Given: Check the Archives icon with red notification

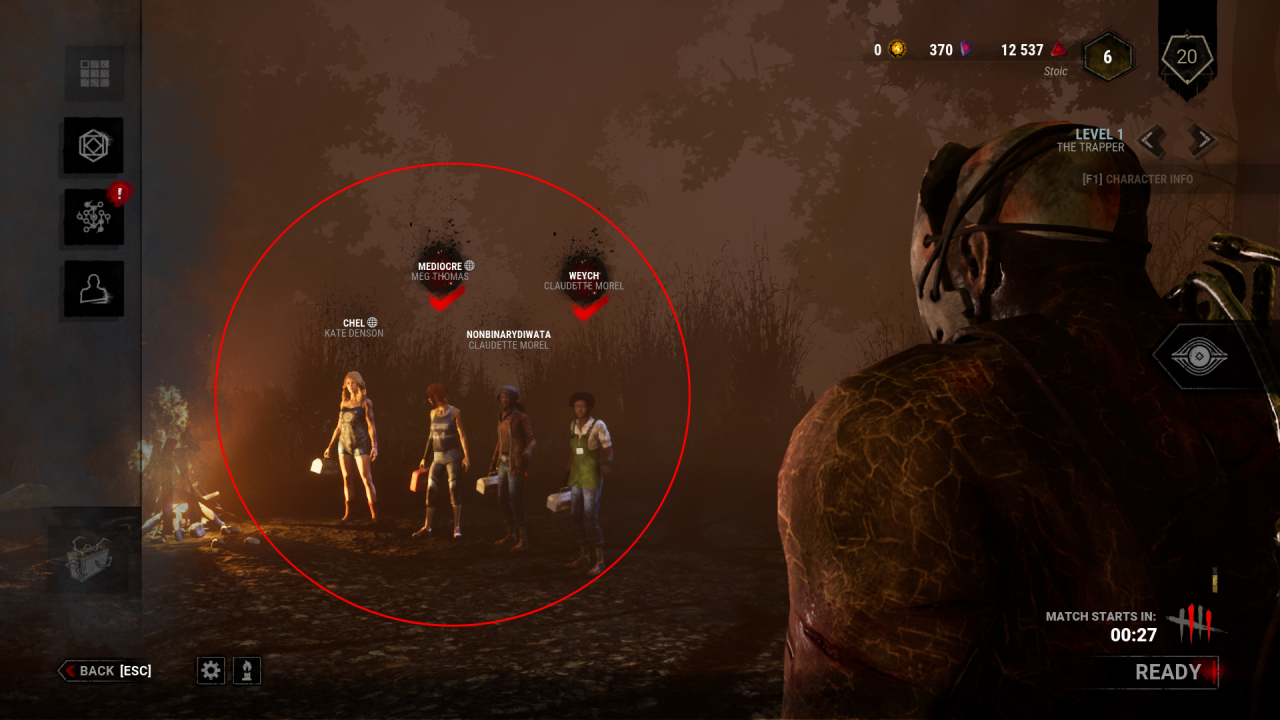Looking at the screenshot, I should tap(93, 218).
